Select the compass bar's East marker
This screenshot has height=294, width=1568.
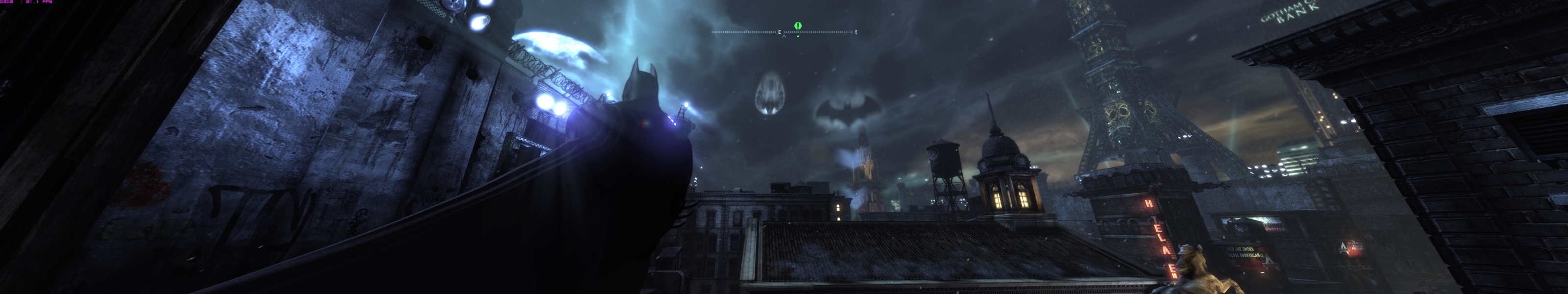tap(779, 32)
